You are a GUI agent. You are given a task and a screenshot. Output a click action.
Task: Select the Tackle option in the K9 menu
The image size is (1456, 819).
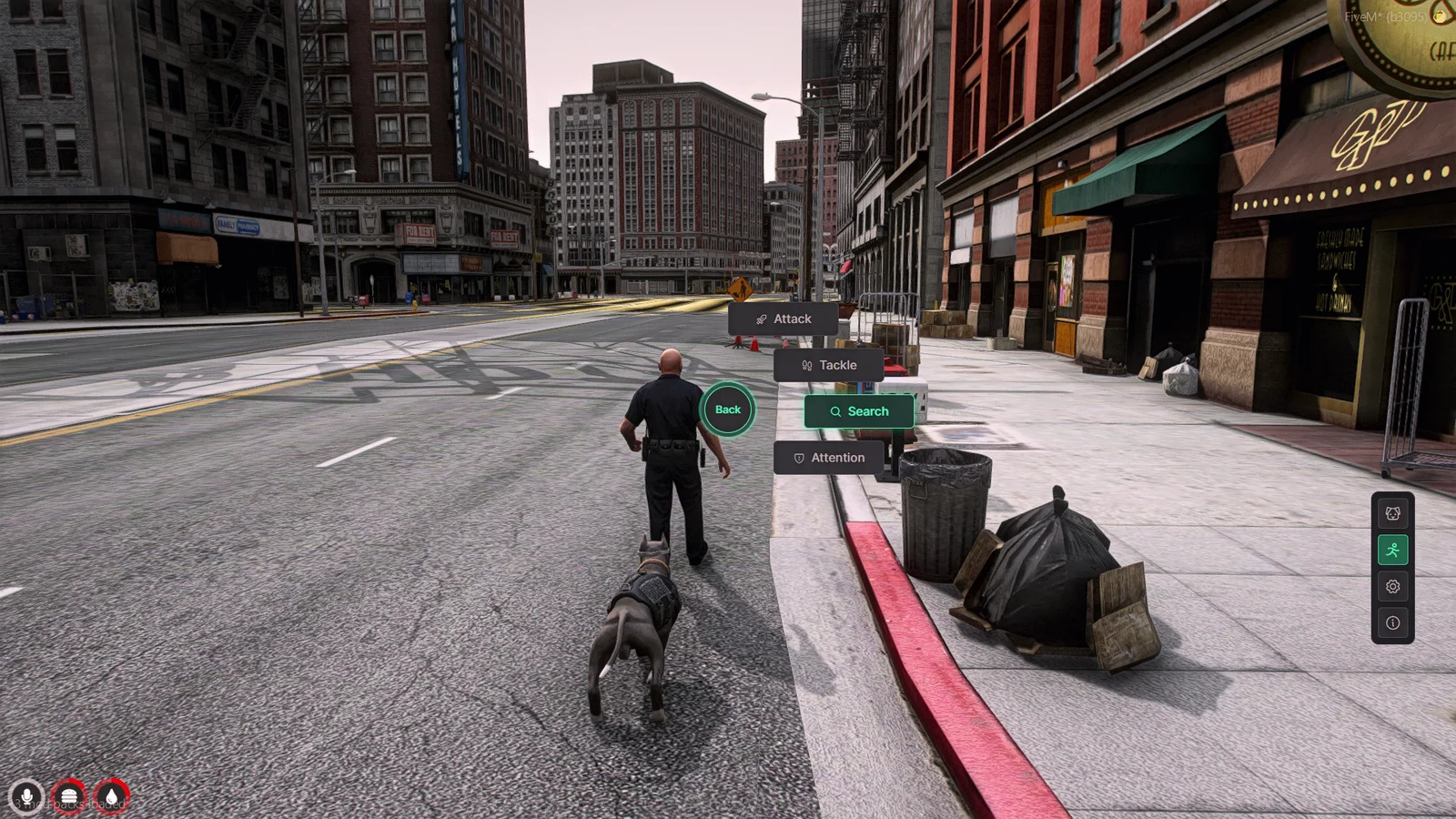click(x=828, y=366)
